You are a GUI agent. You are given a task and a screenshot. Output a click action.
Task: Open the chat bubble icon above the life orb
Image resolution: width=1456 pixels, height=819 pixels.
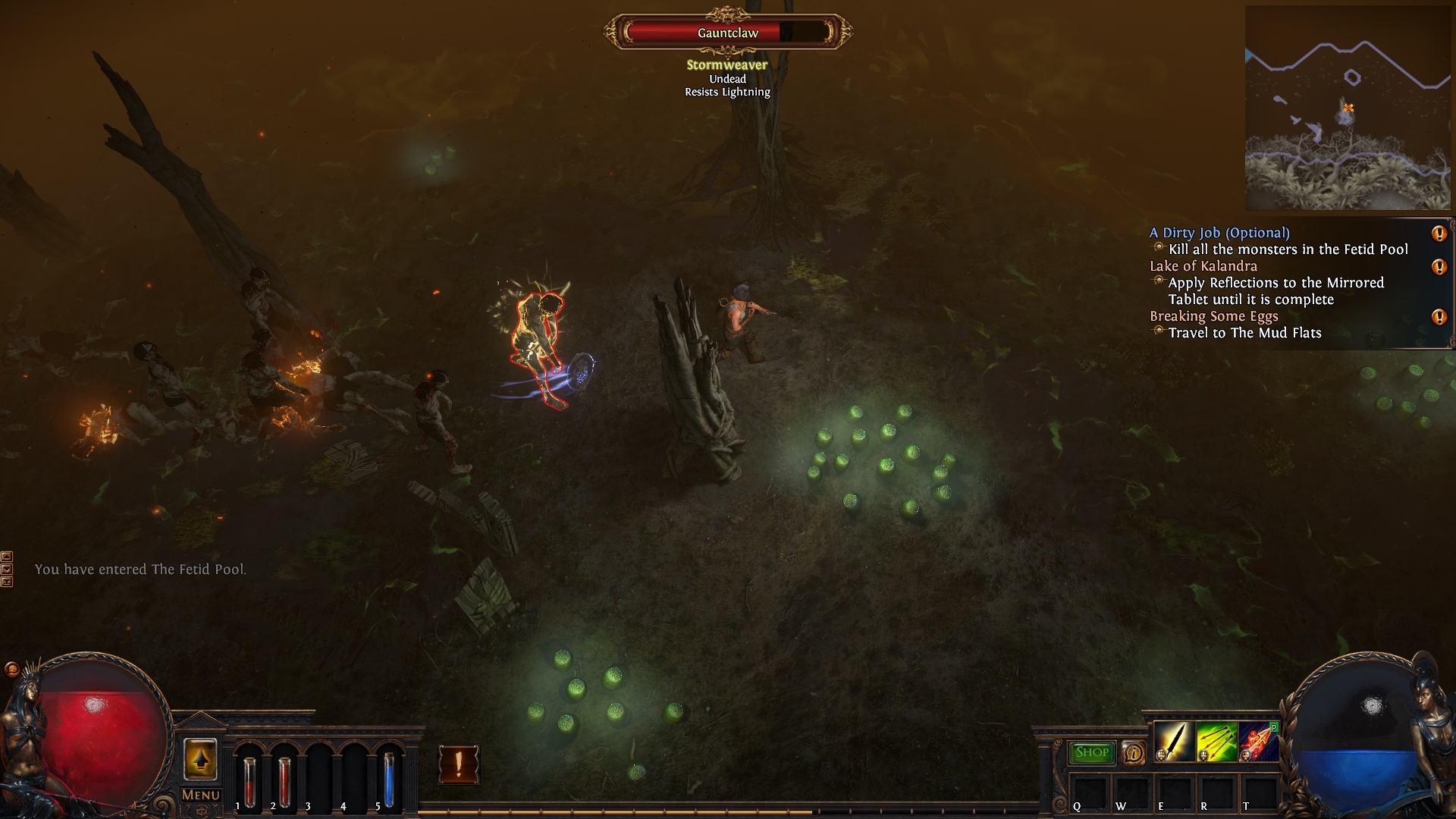coord(11,669)
